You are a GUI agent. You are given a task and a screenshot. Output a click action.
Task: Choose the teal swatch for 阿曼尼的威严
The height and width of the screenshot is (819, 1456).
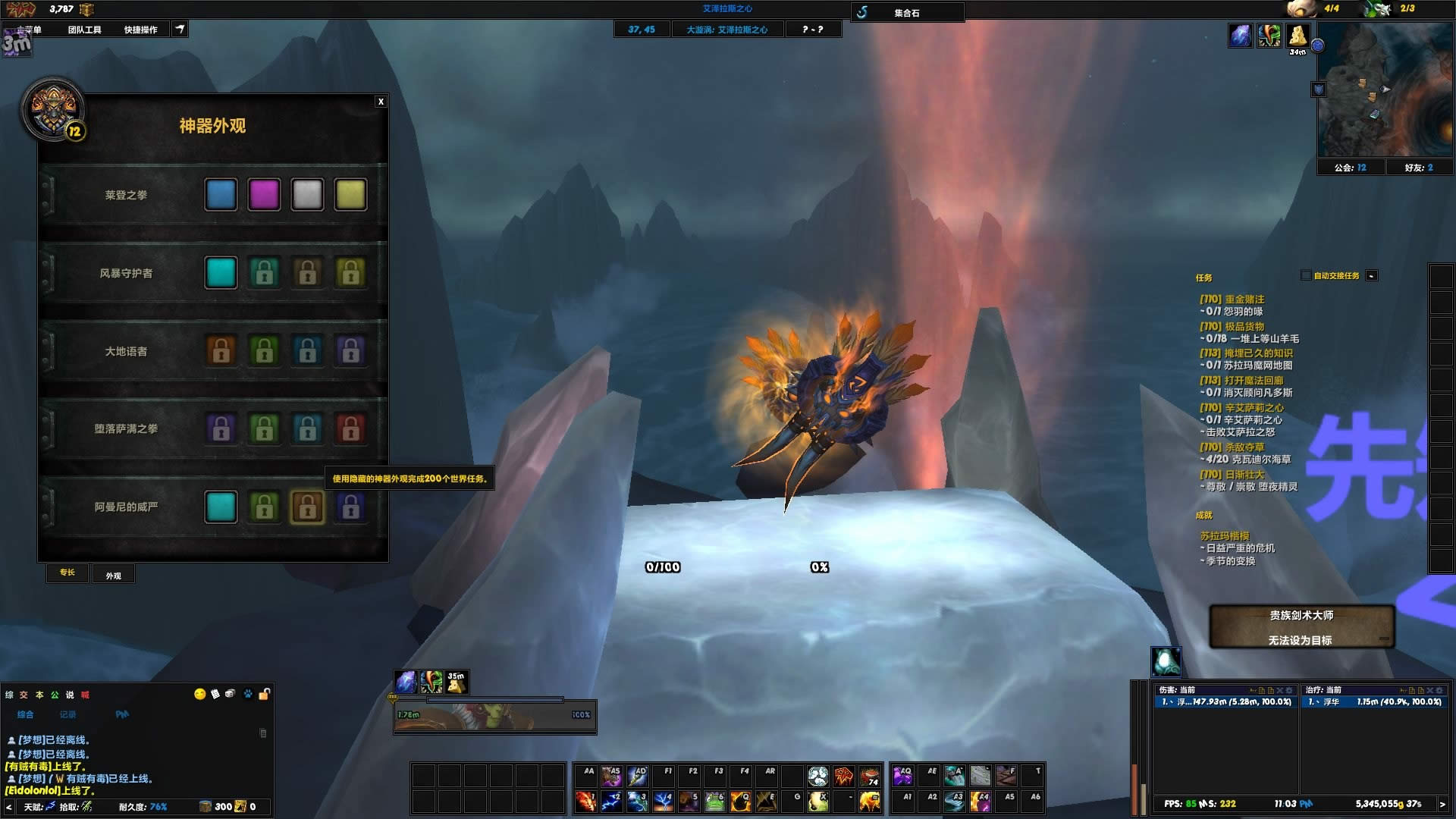click(x=221, y=507)
